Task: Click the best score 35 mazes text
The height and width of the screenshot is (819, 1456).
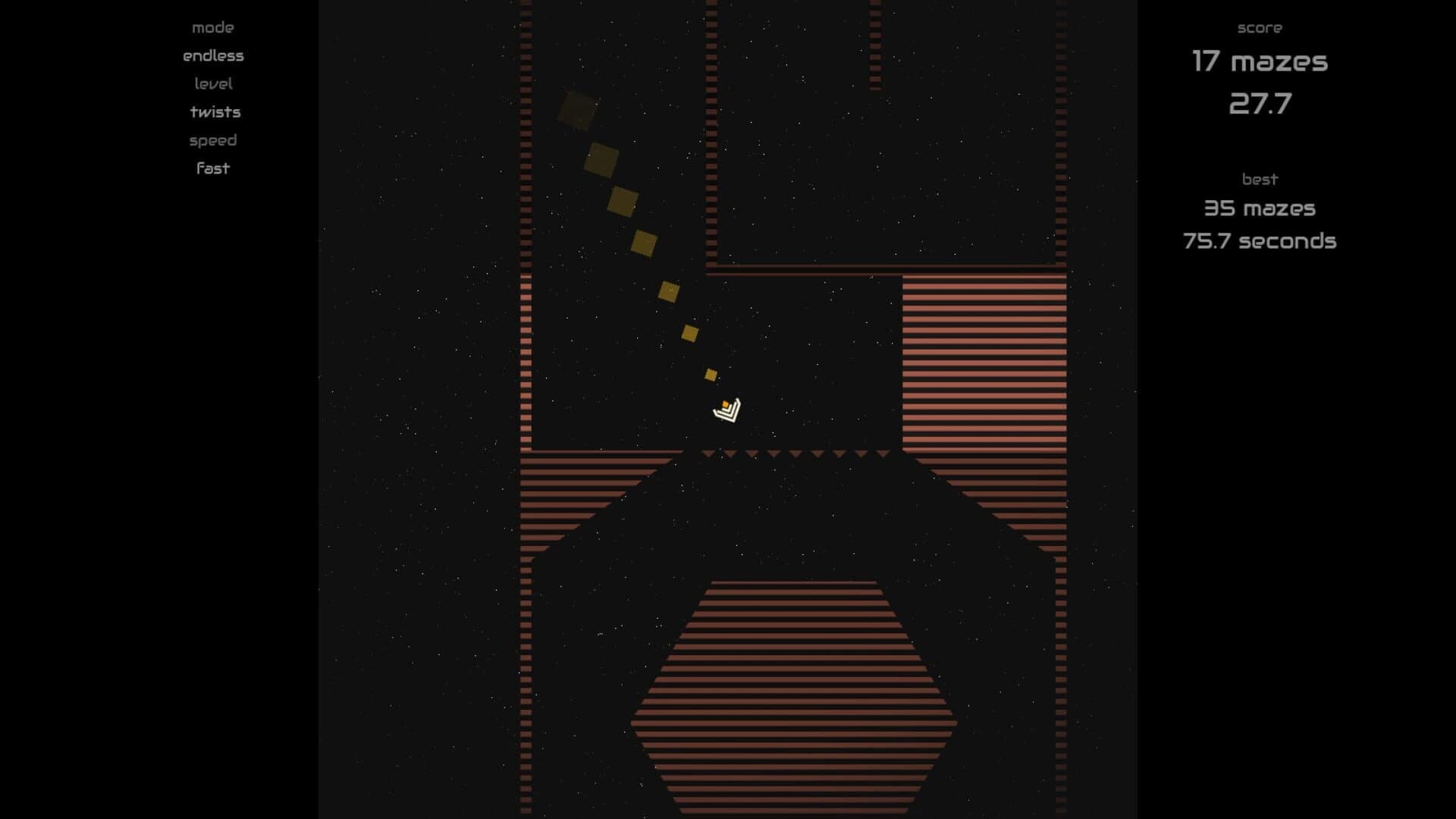Action: click(1260, 209)
